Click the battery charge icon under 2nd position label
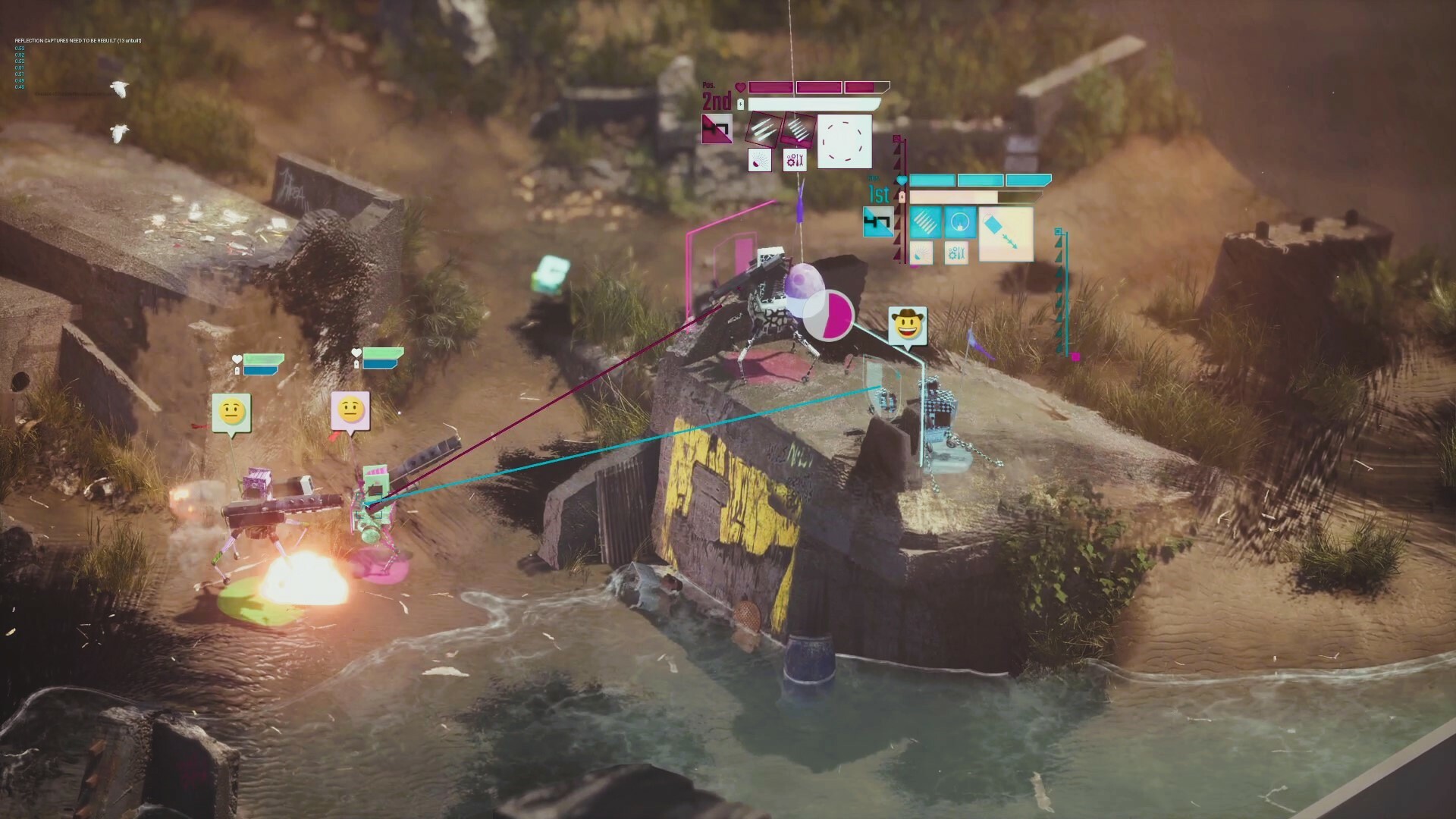Image resolution: width=1456 pixels, height=819 pixels. coord(740,104)
